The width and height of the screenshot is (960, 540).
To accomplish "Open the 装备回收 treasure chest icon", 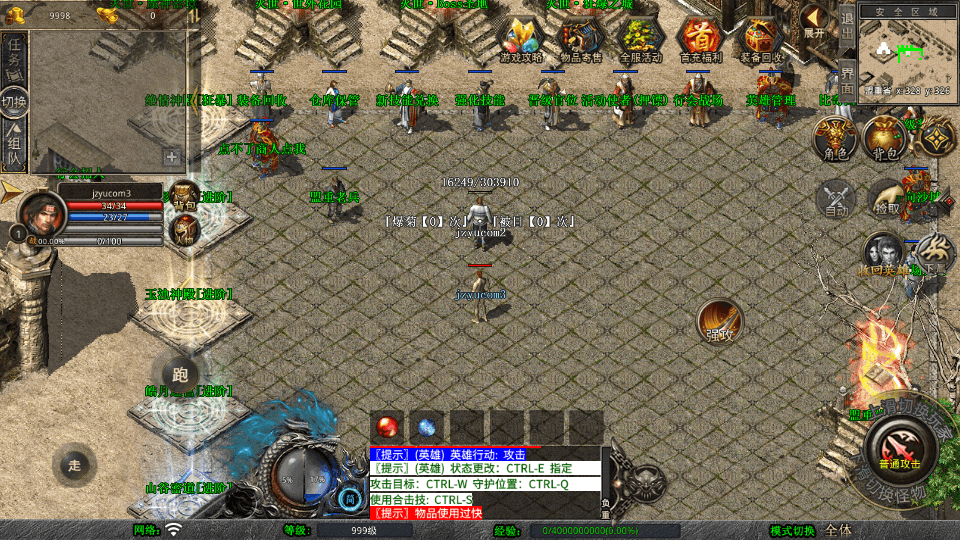I will point(762,39).
